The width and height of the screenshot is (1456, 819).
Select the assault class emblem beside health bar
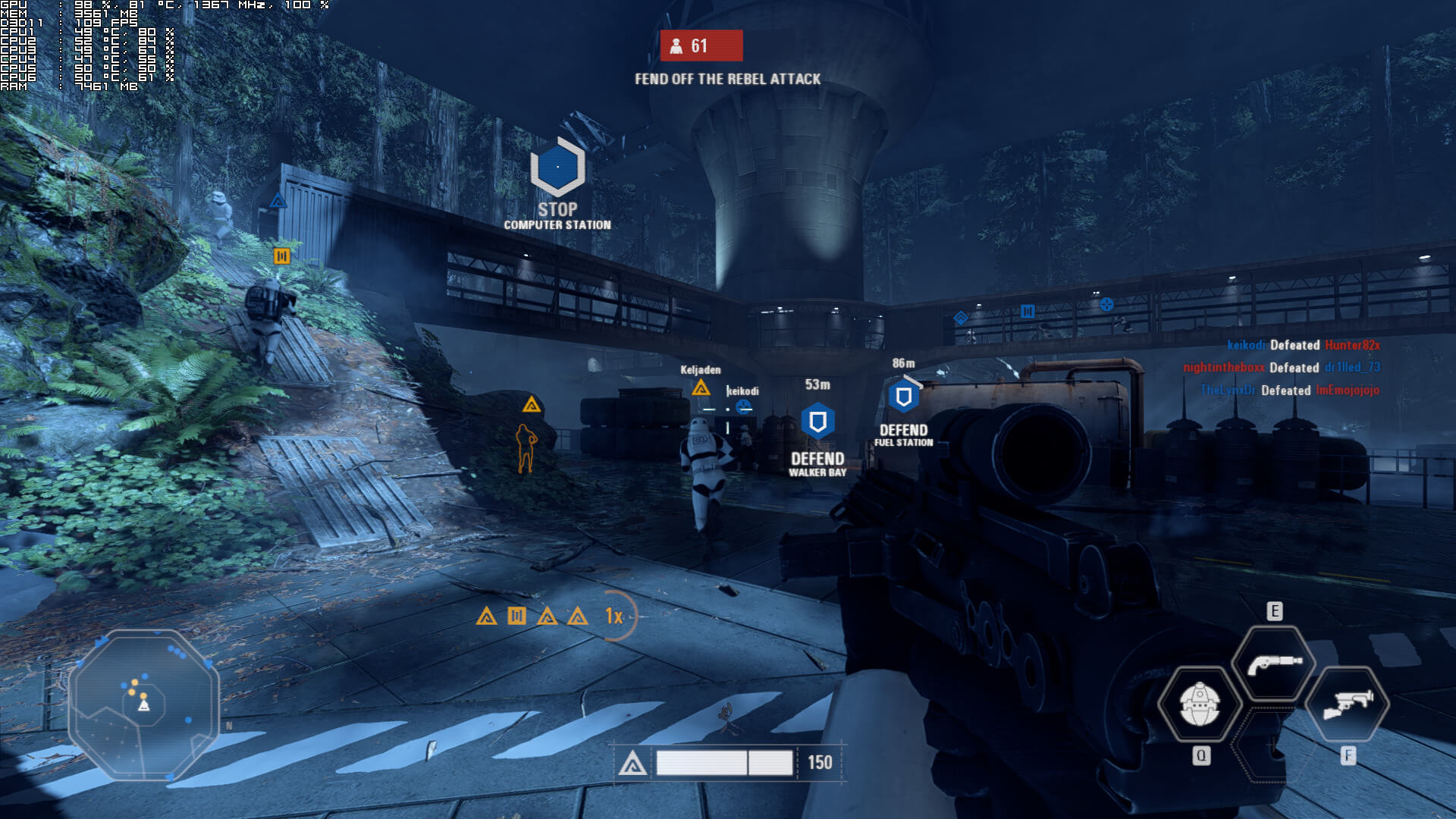tap(632, 764)
